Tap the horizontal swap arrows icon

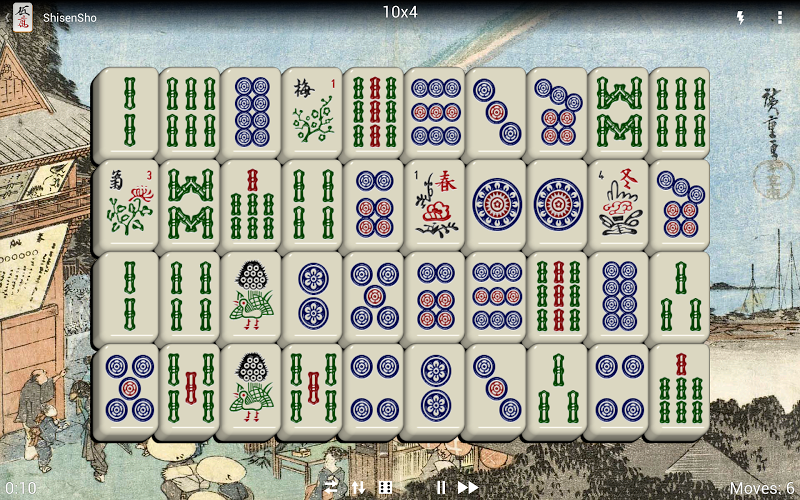pyautogui.click(x=331, y=488)
